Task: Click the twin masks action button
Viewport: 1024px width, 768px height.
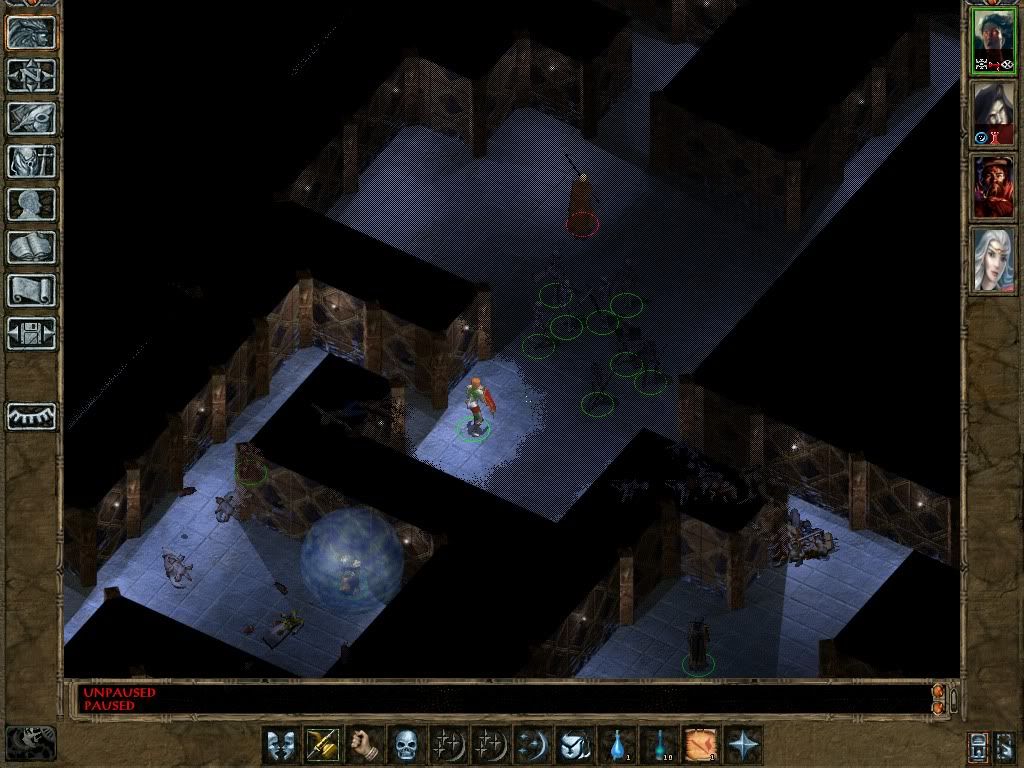Action: click(281, 745)
